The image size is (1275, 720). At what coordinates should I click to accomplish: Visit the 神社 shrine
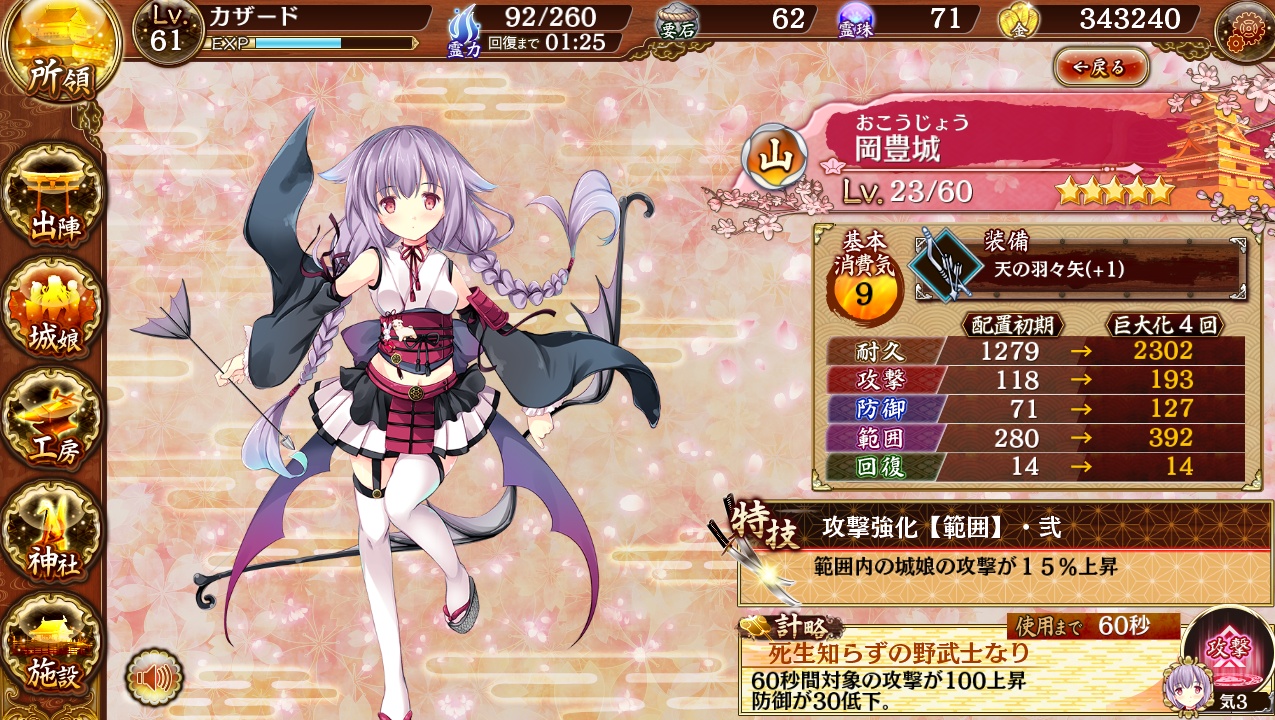click(53, 534)
